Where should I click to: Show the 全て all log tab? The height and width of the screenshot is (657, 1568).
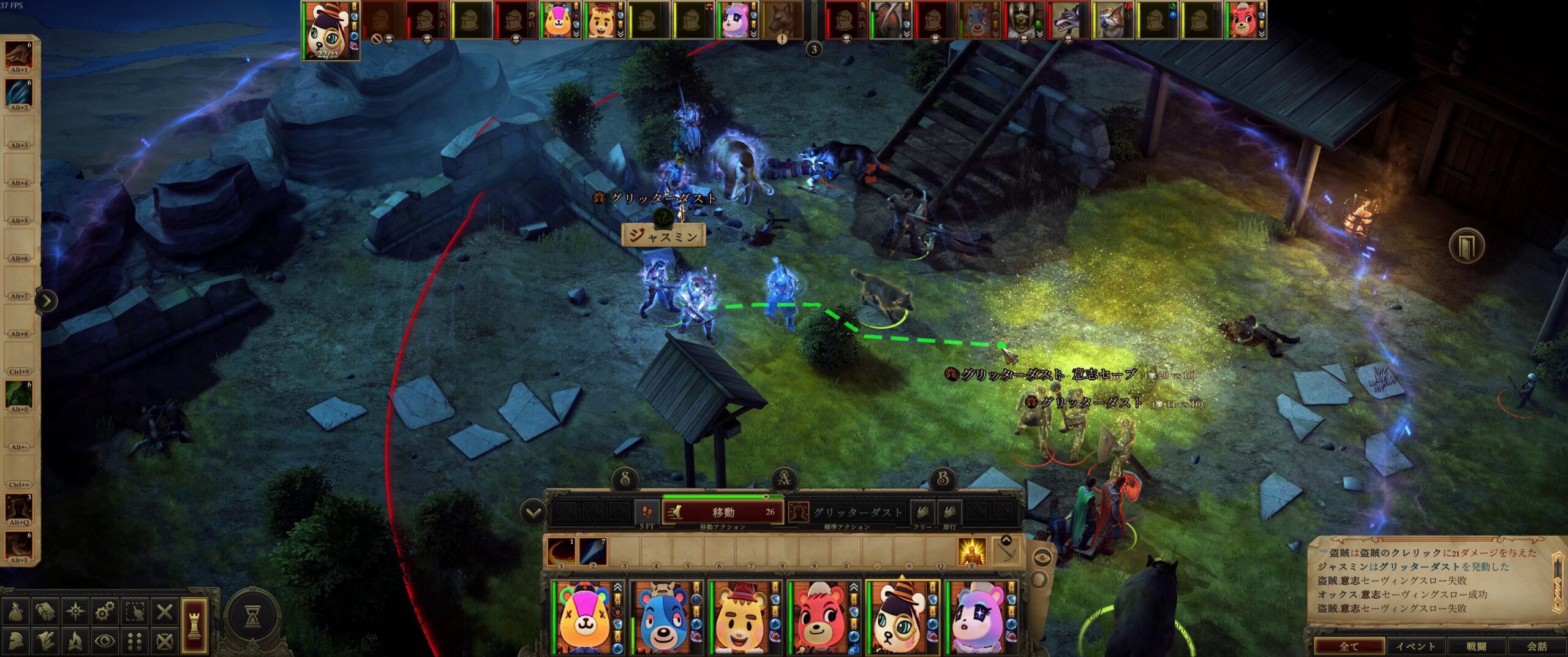coord(1349,646)
